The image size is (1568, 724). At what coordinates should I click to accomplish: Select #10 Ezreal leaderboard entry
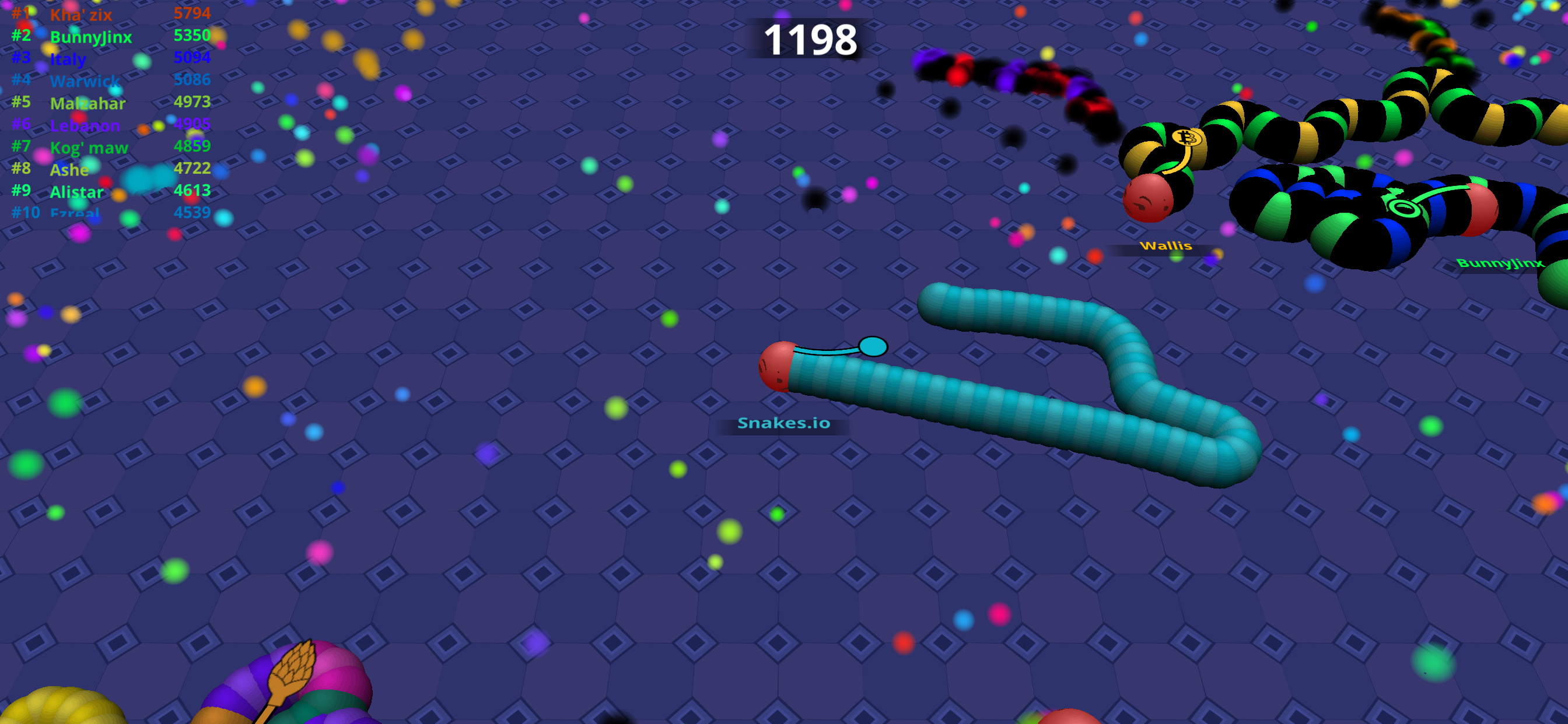pos(73,213)
